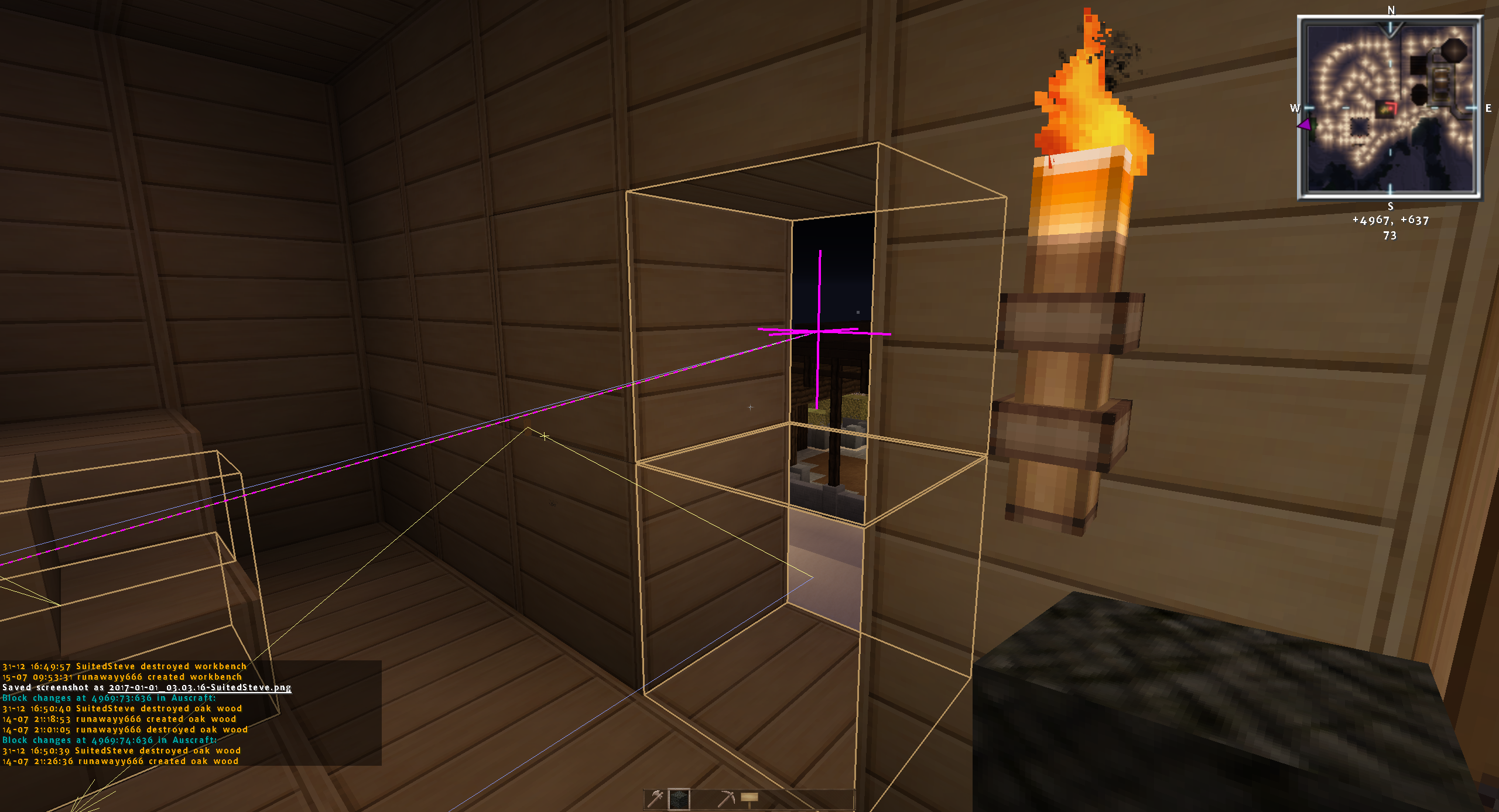The height and width of the screenshot is (812, 1499).
Task: Select the wooden sign hotbar slot
Action: [749, 799]
